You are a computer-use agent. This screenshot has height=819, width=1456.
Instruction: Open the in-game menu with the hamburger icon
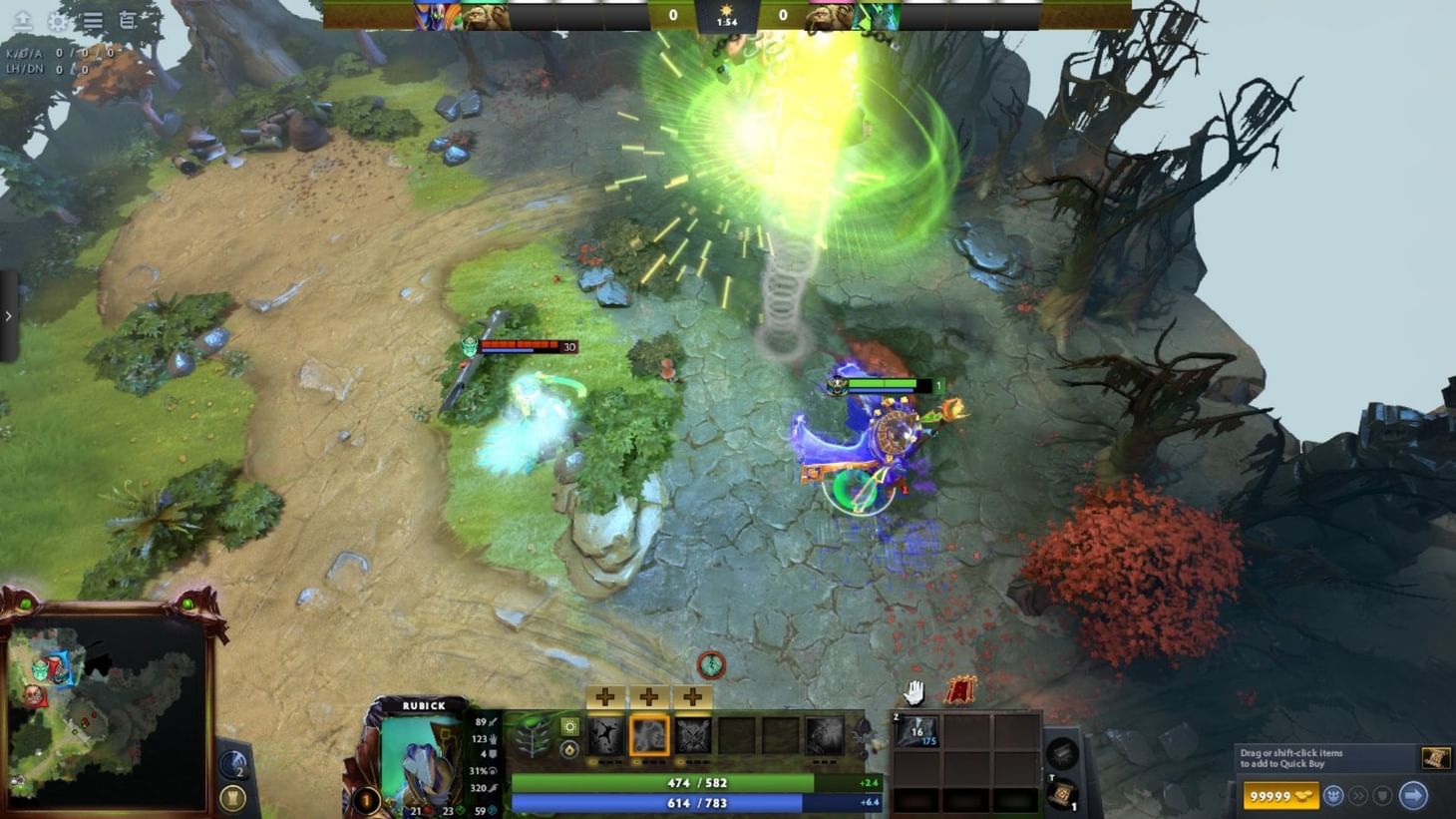coord(92,20)
